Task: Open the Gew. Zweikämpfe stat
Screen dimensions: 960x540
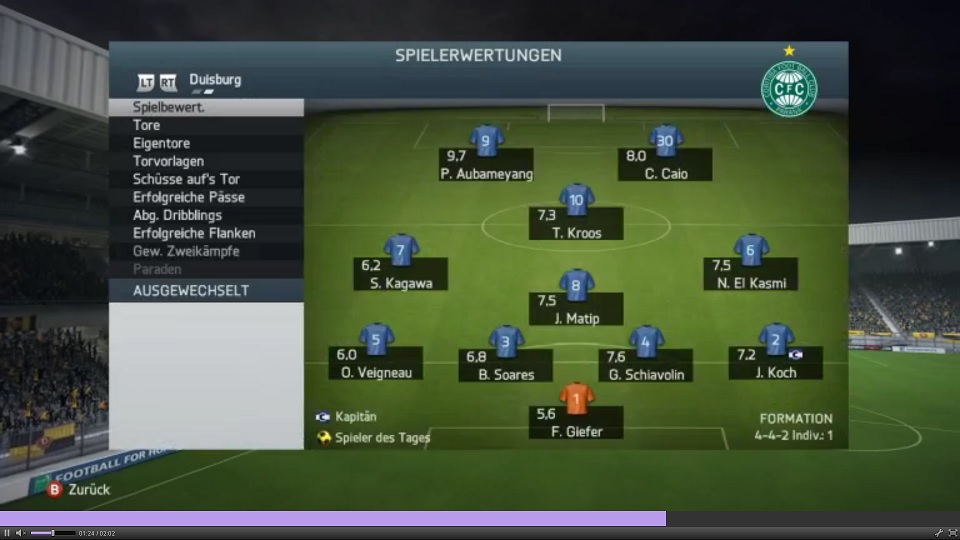Action: (x=185, y=251)
